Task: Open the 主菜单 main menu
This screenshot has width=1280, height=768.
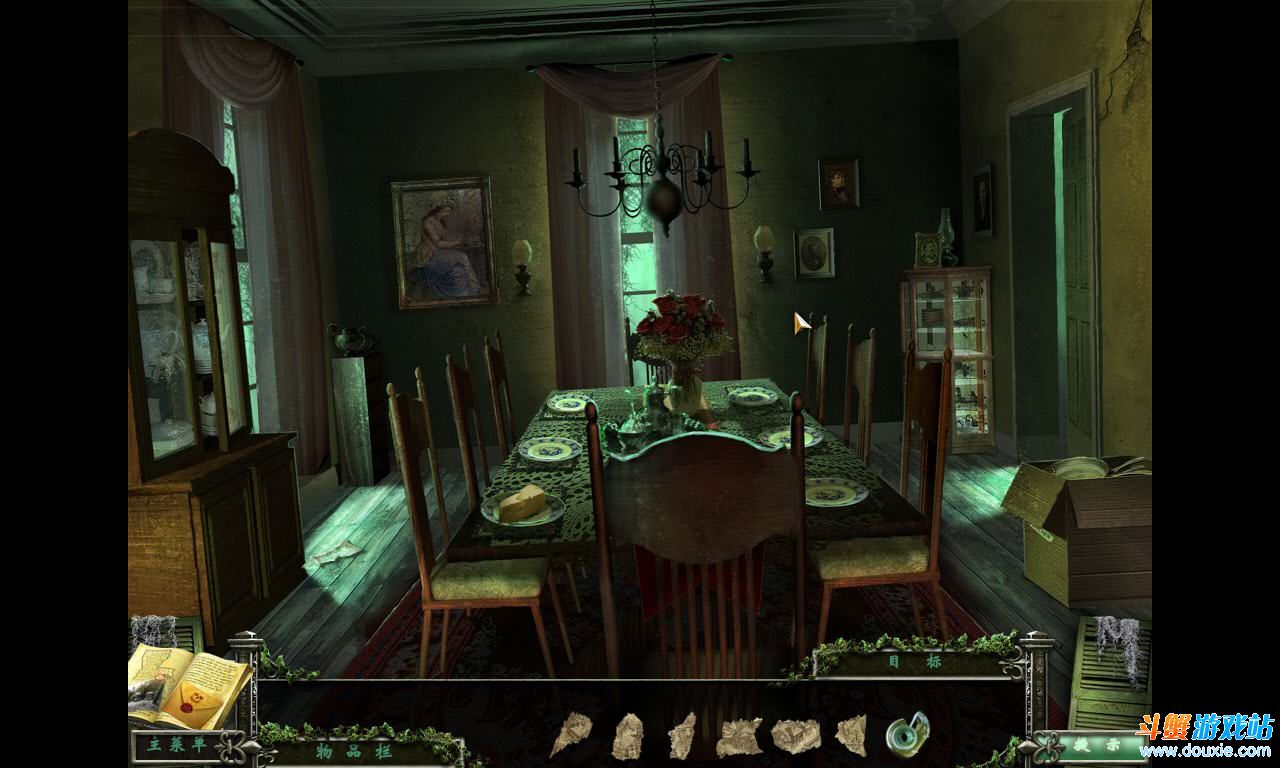Action: tap(172, 746)
